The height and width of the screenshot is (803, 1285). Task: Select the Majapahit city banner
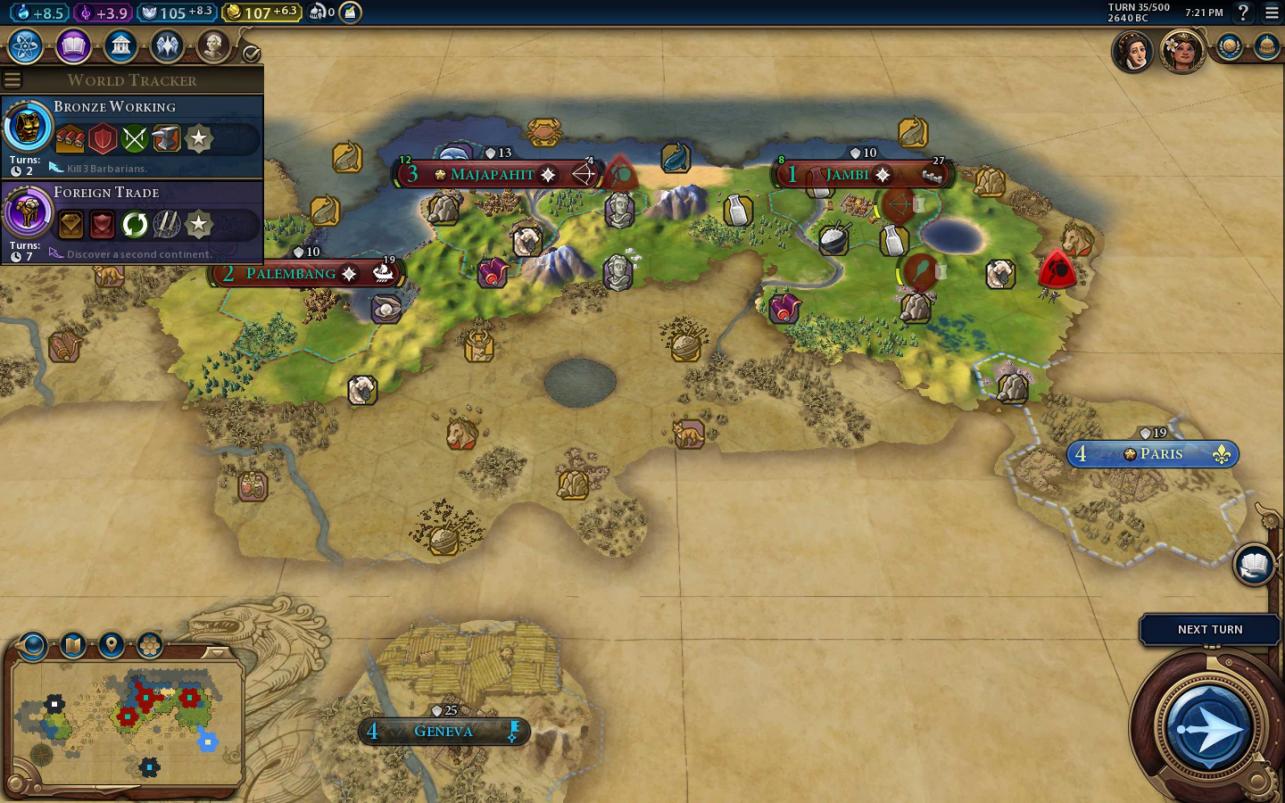tap(492, 174)
